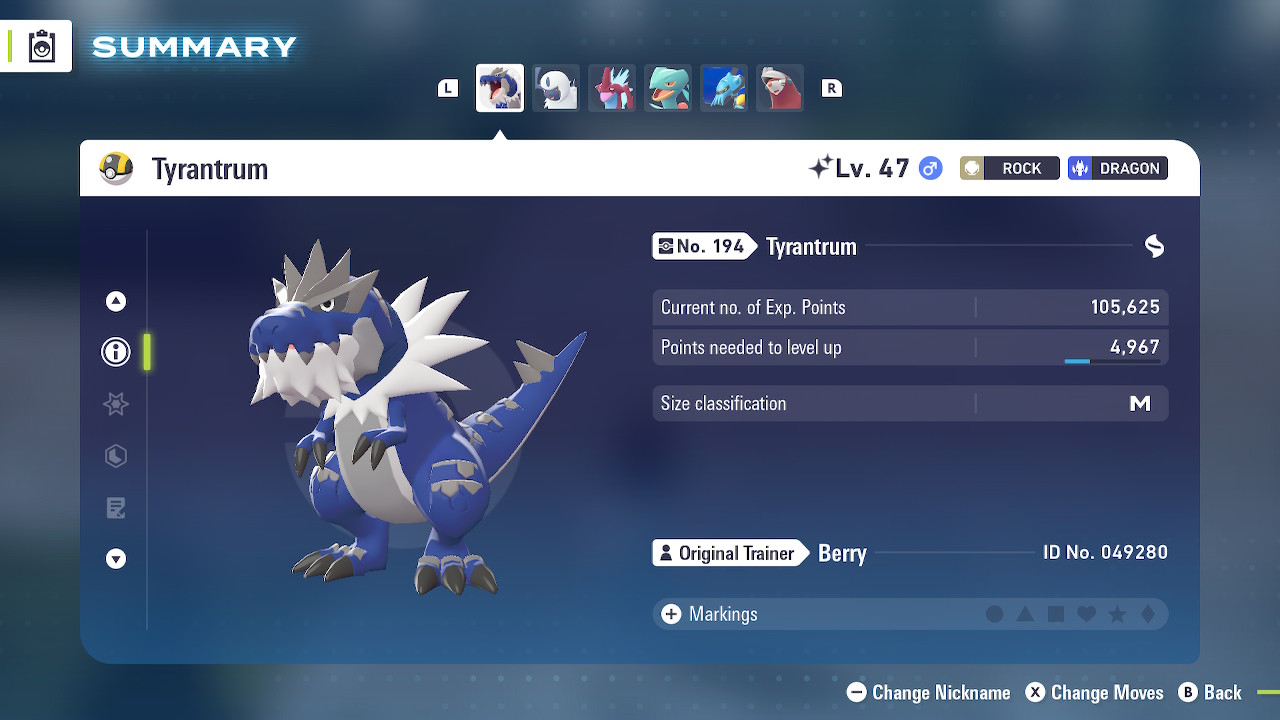The height and width of the screenshot is (720, 1280).
Task: Toggle the heart marking
Action: [x=1086, y=614]
